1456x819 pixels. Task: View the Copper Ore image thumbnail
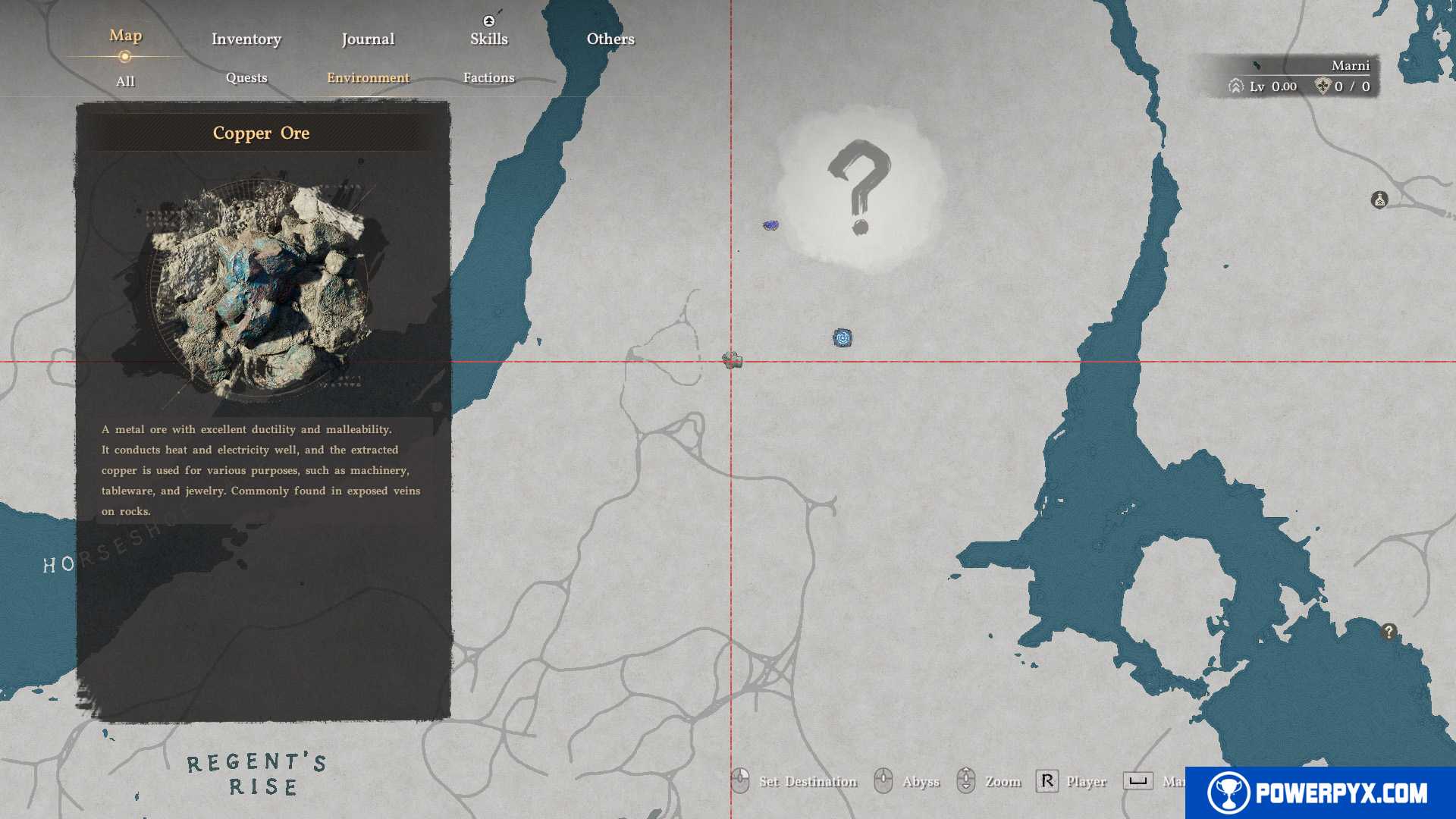coord(262,288)
